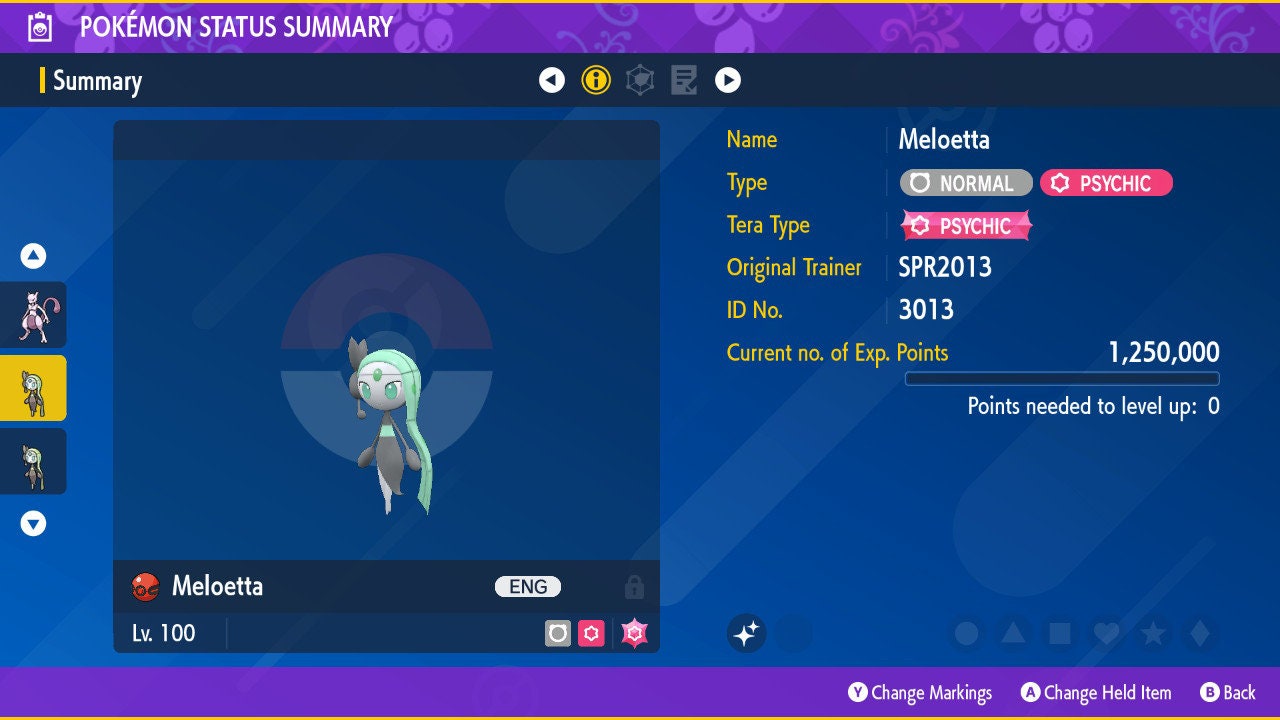Viewport: 1280px width, 720px height.
Task: Go to the next summary page arrow
Action: pyautogui.click(x=728, y=80)
